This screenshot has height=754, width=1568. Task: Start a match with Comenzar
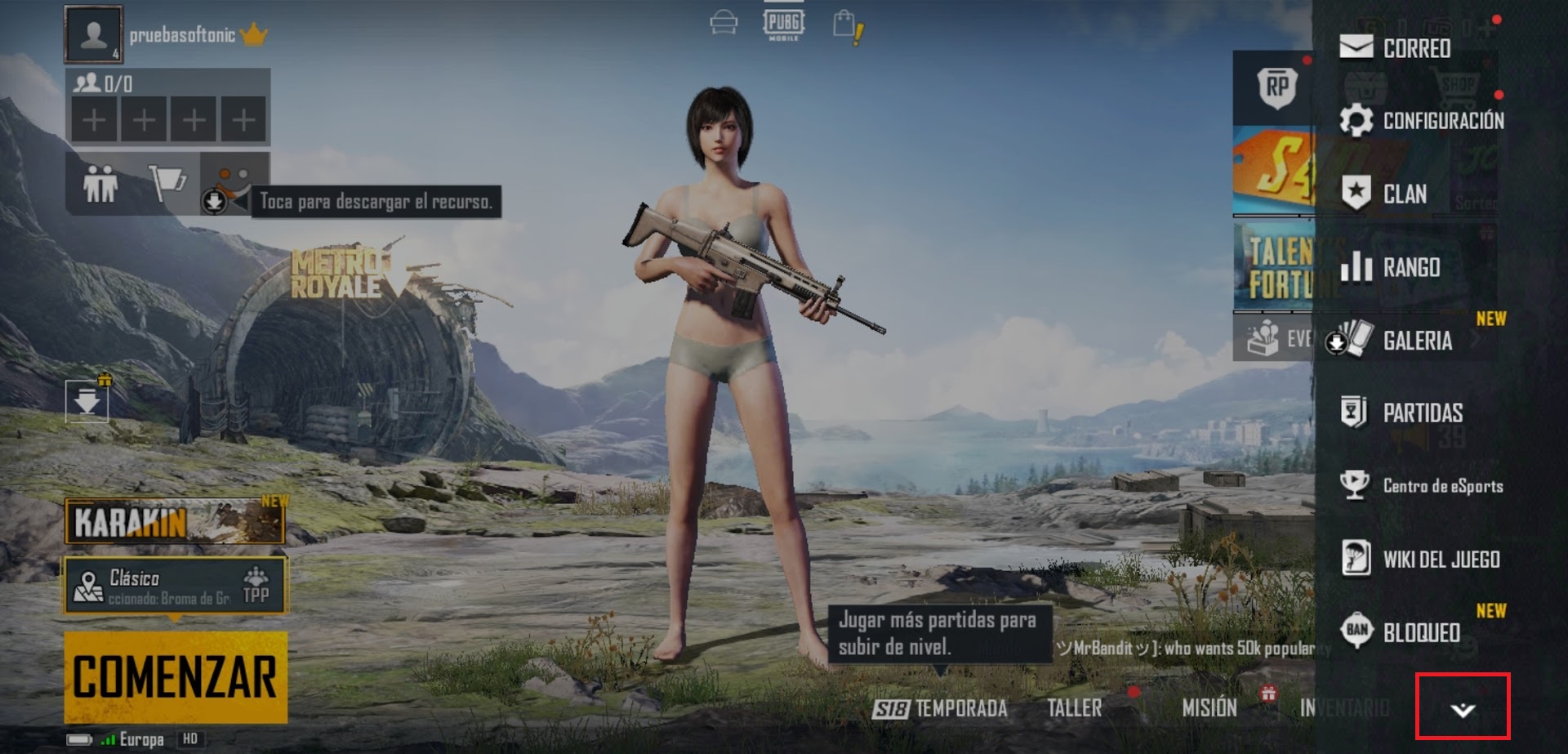click(x=176, y=677)
